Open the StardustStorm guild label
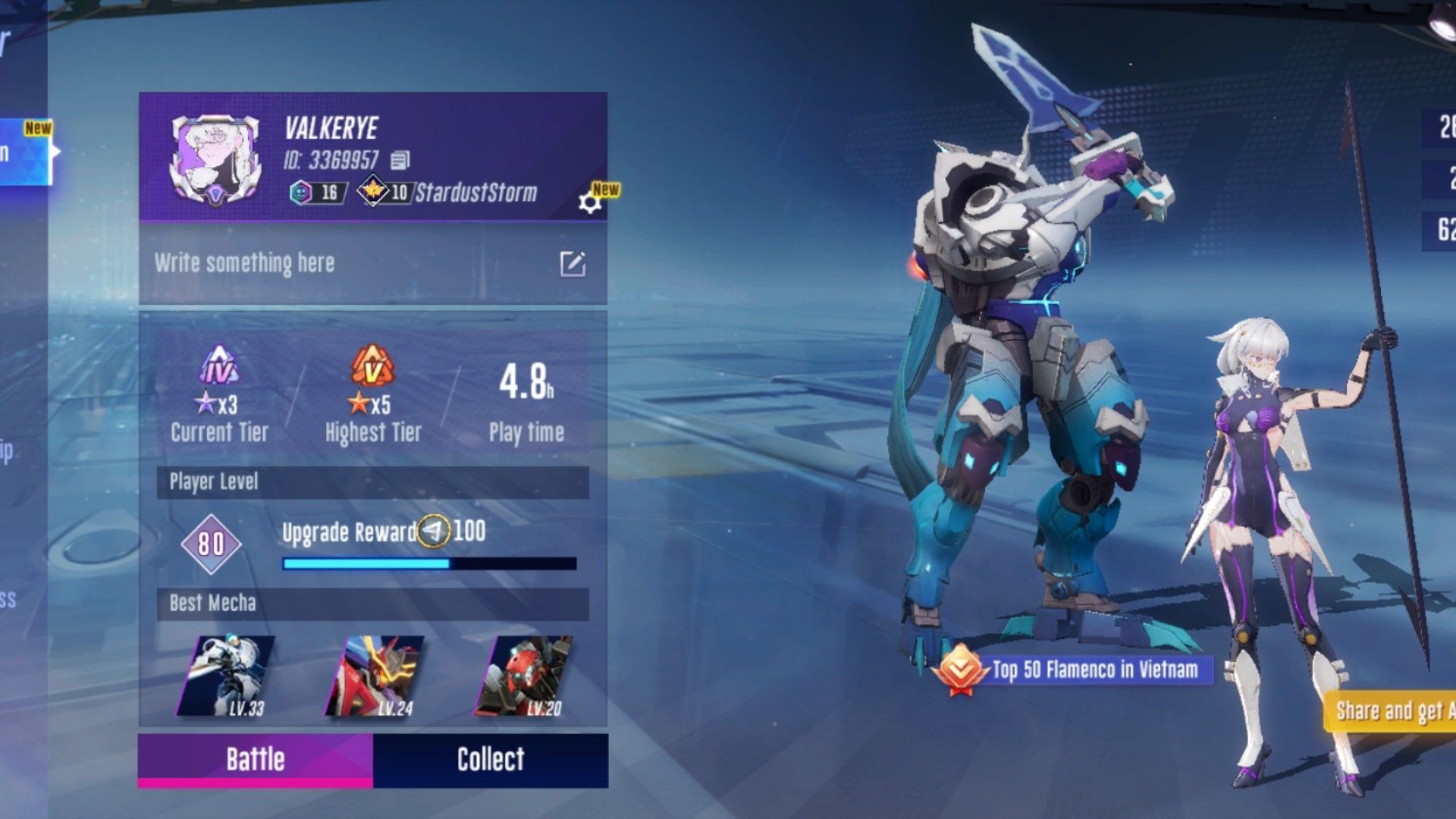The height and width of the screenshot is (819, 1456). [x=475, y=193]
